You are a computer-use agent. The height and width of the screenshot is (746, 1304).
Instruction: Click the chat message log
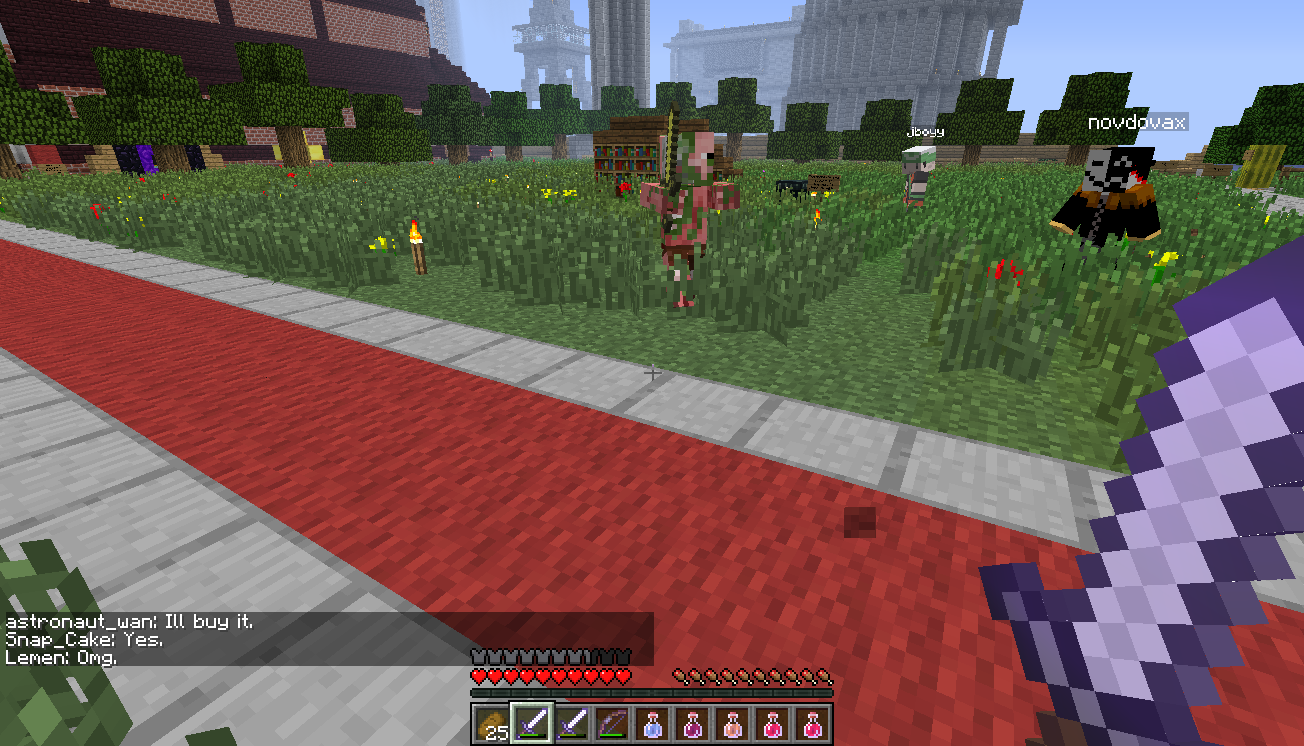[x=130, y=640]
